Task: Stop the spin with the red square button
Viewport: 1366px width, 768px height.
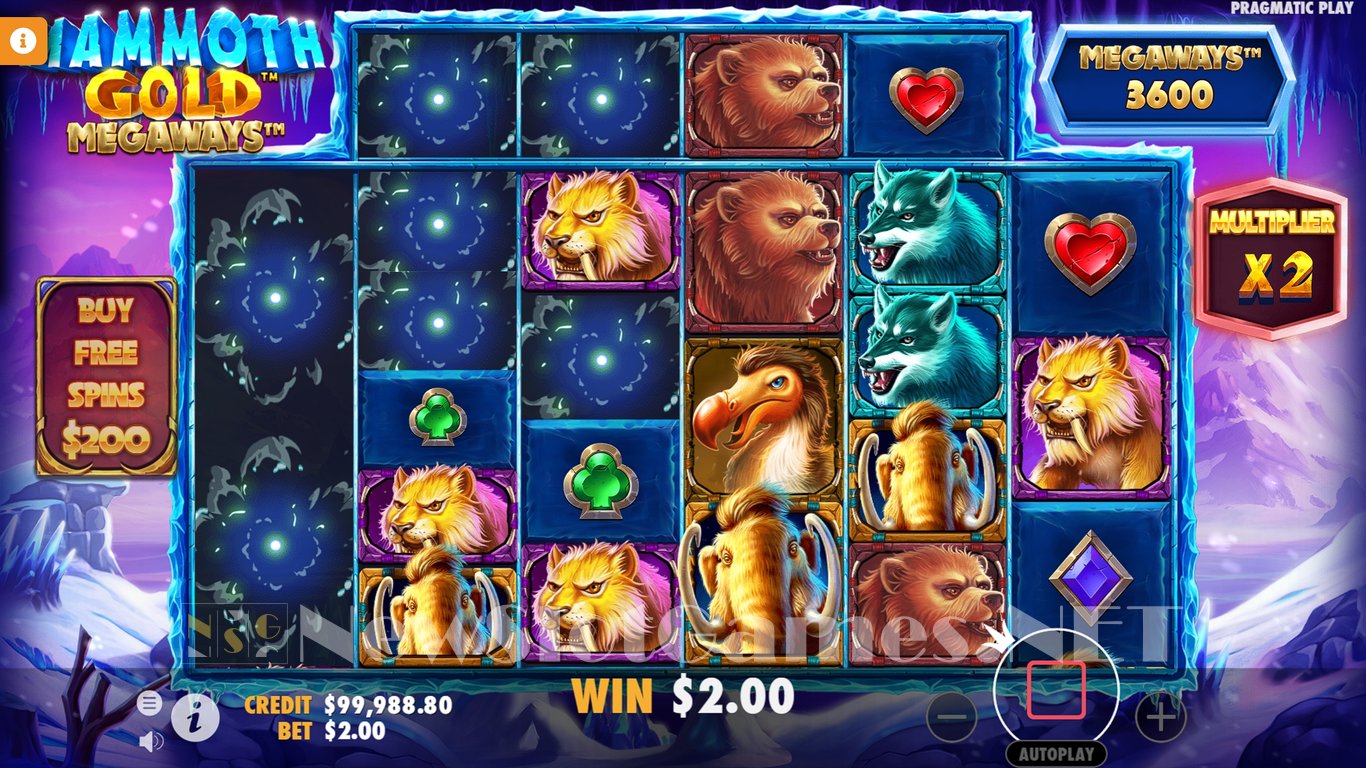Action: click(1056, 690)
